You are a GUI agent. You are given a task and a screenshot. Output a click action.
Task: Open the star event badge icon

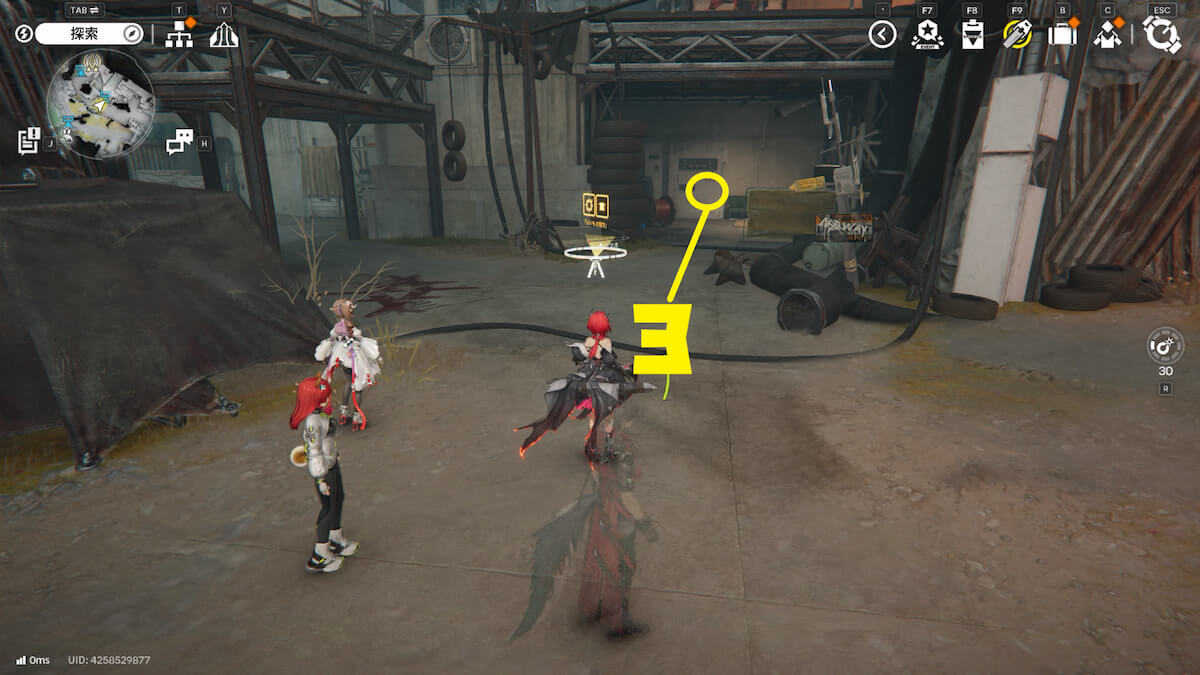[x=927, y=35]
